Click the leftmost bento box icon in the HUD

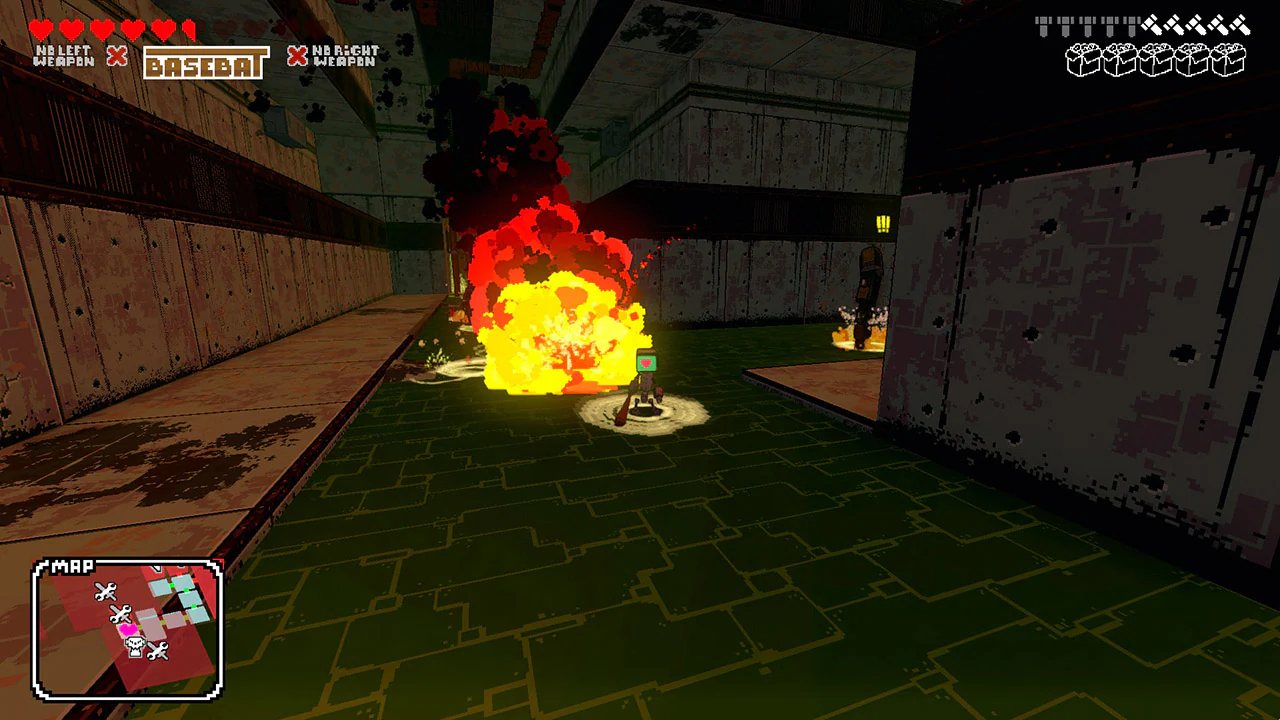pos(1085,60)
